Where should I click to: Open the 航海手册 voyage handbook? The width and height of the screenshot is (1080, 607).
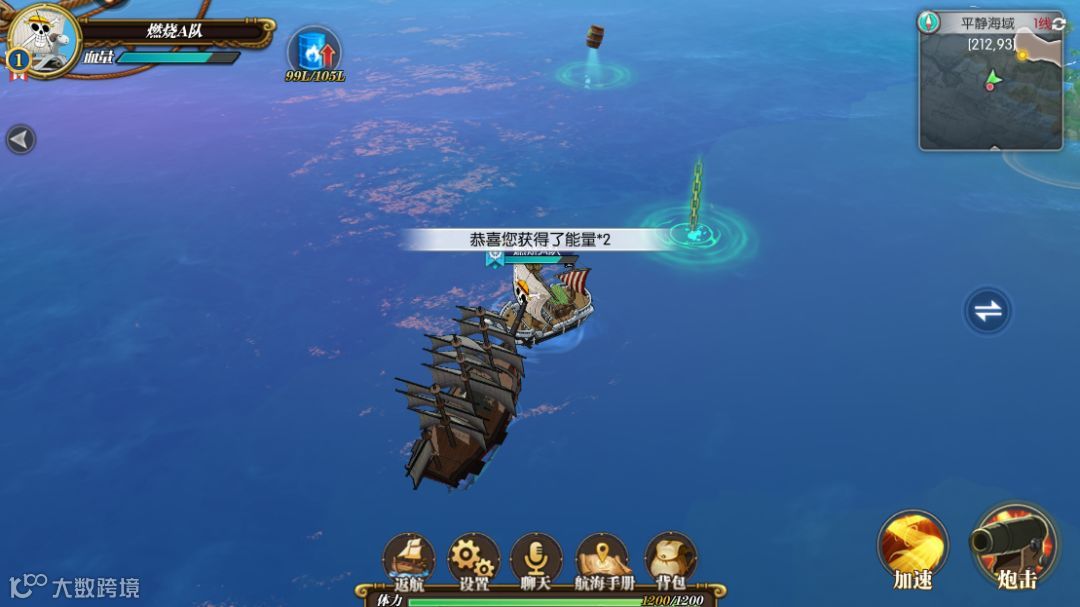(603, 559)
